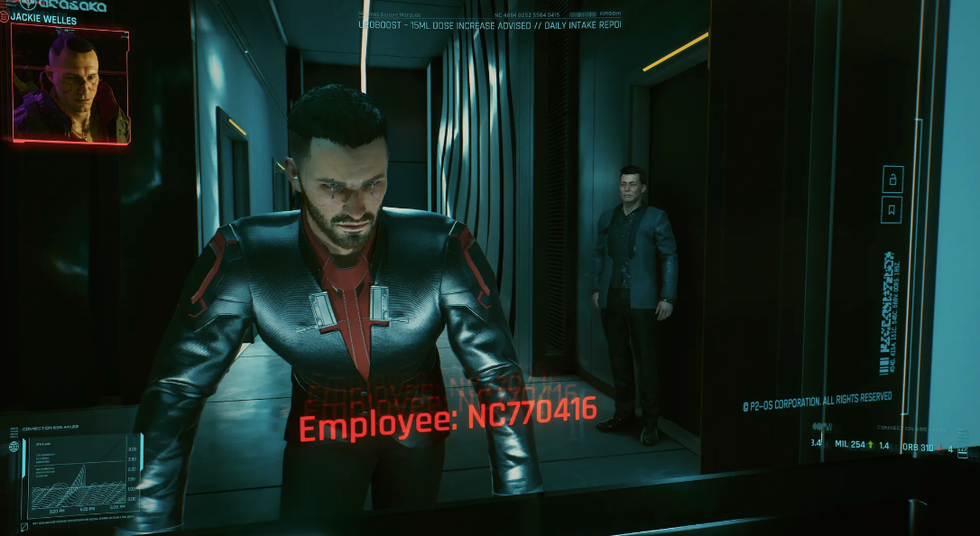Click the globe icon beside the graph

point(14,446)
